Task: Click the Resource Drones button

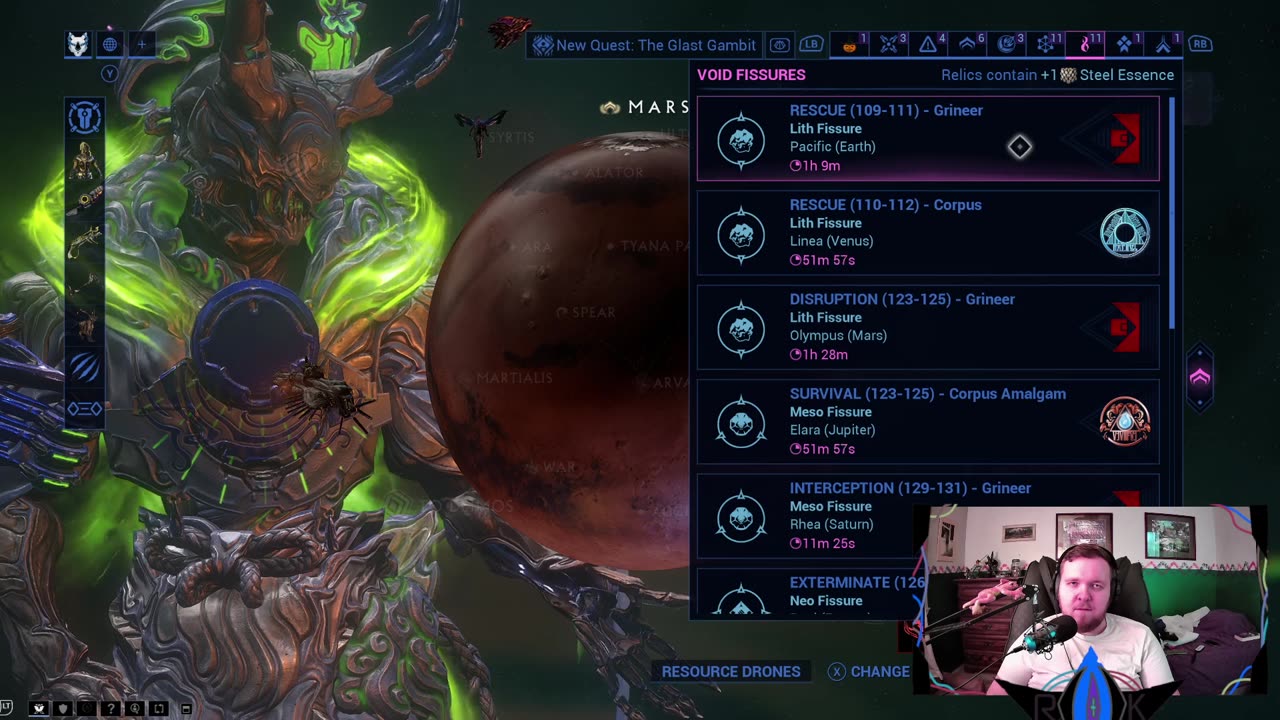Action: pyautogui.click(x=731, y=671)
